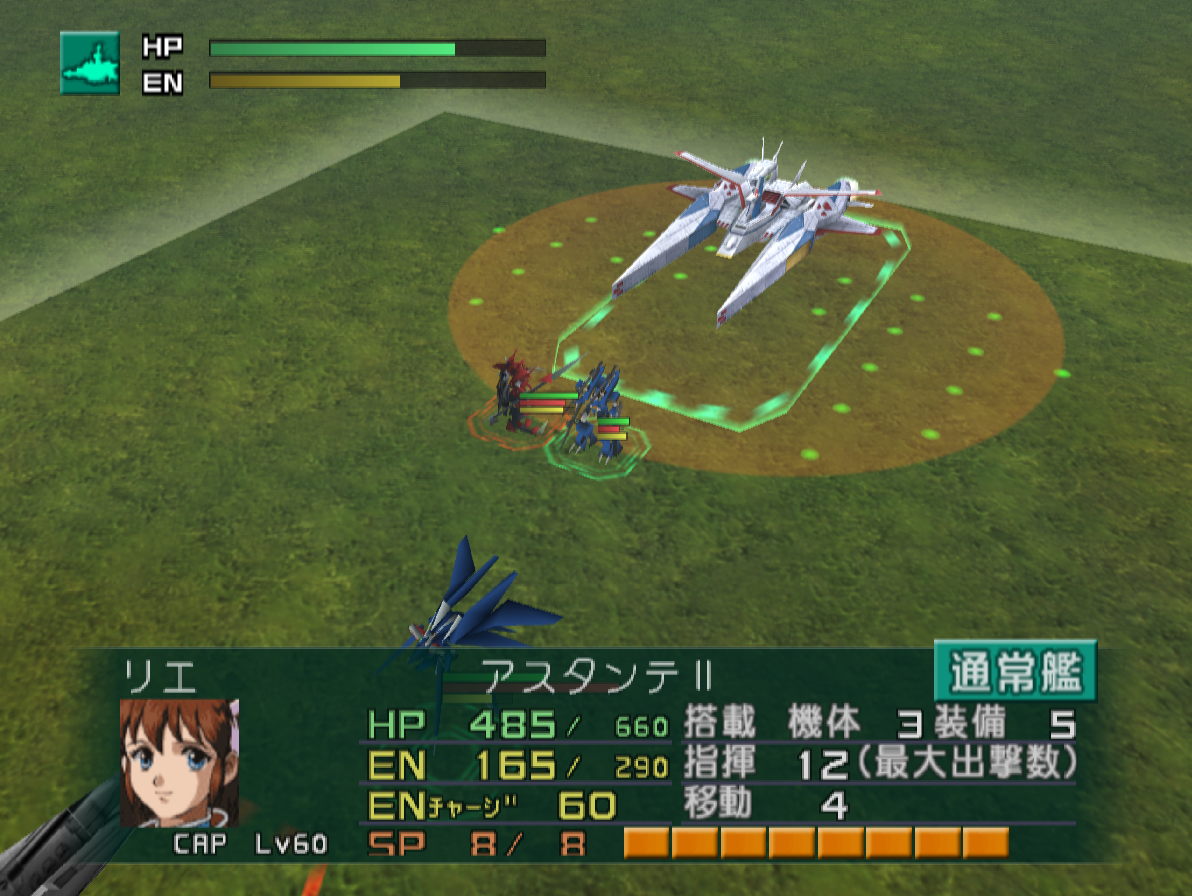Click the green ship icon beside HP bar
Image resolution: width=1192 pixels, height=896 pixels.
point(90,63)
